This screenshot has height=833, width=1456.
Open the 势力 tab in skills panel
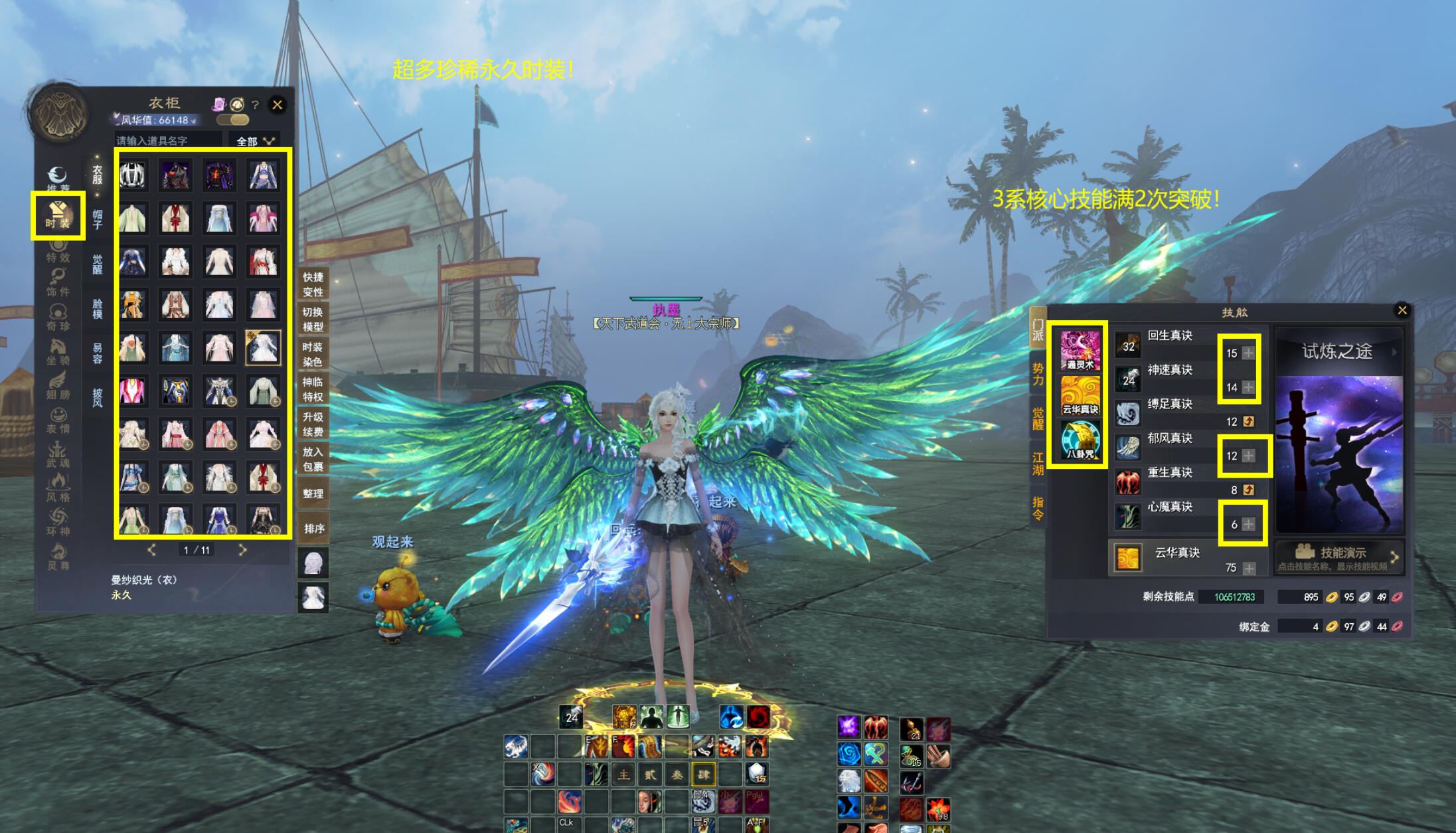[x=1037, y=374]
